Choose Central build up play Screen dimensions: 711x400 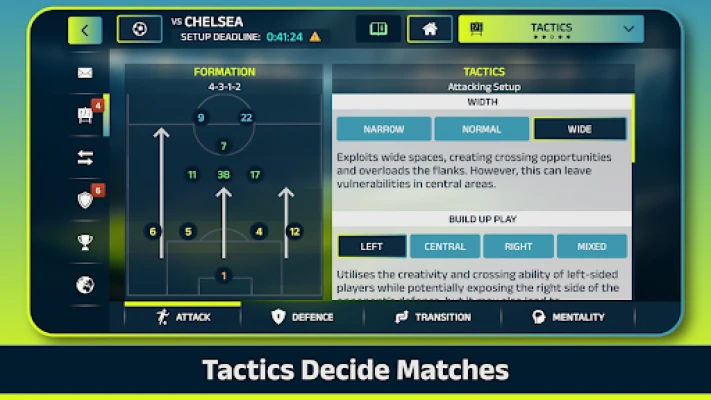tap(445, 246)
